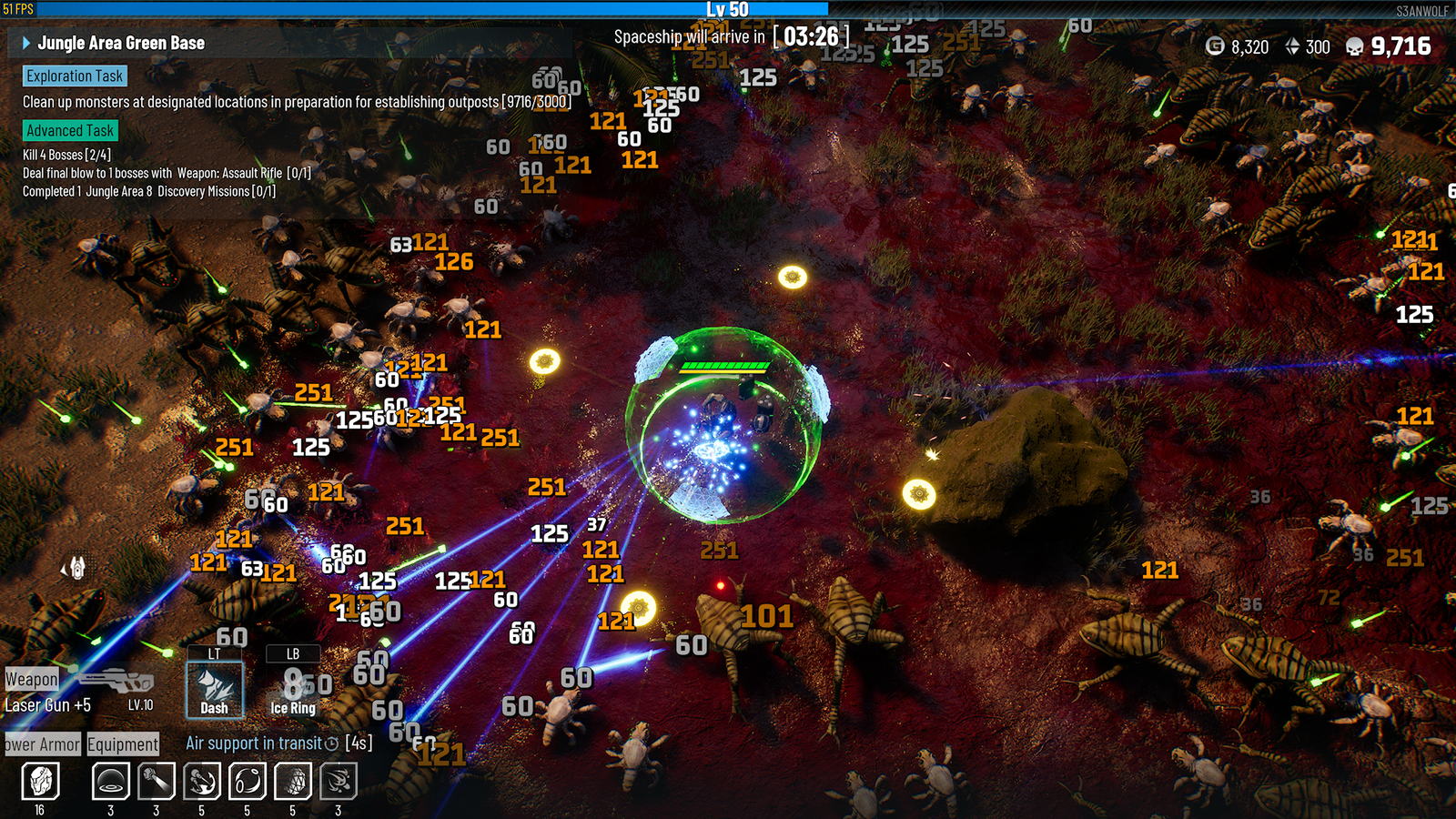Open the Exploration Task objective

coord(75,76)
